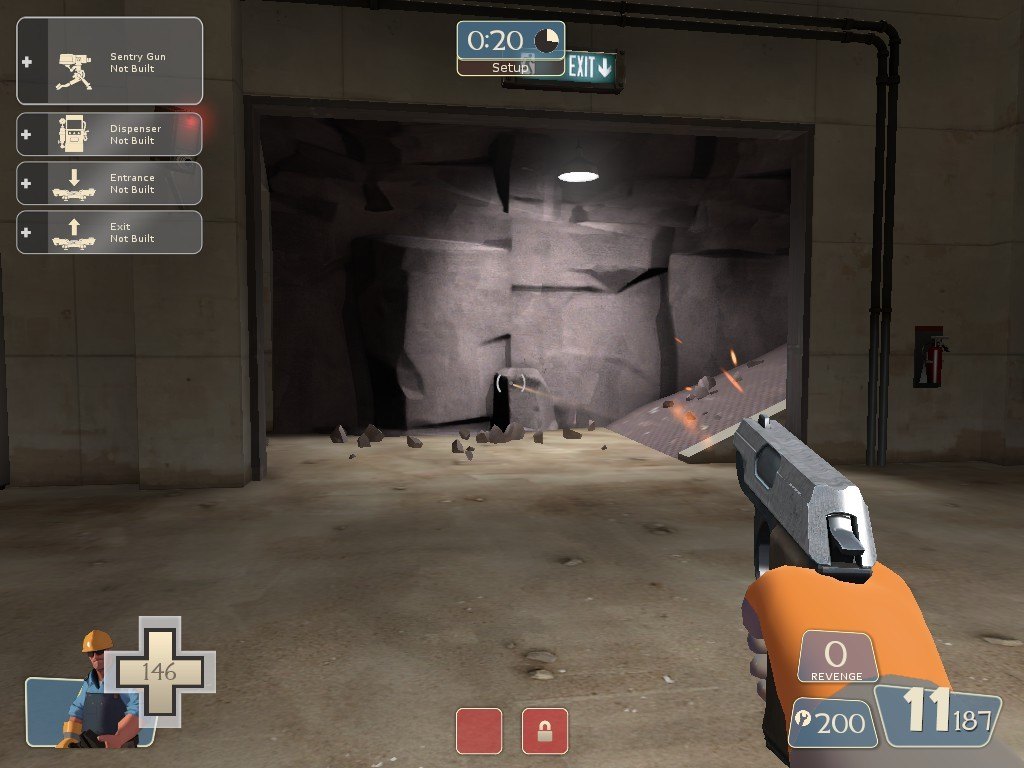Select the teleporter Exit status panel

pos(110,232)
